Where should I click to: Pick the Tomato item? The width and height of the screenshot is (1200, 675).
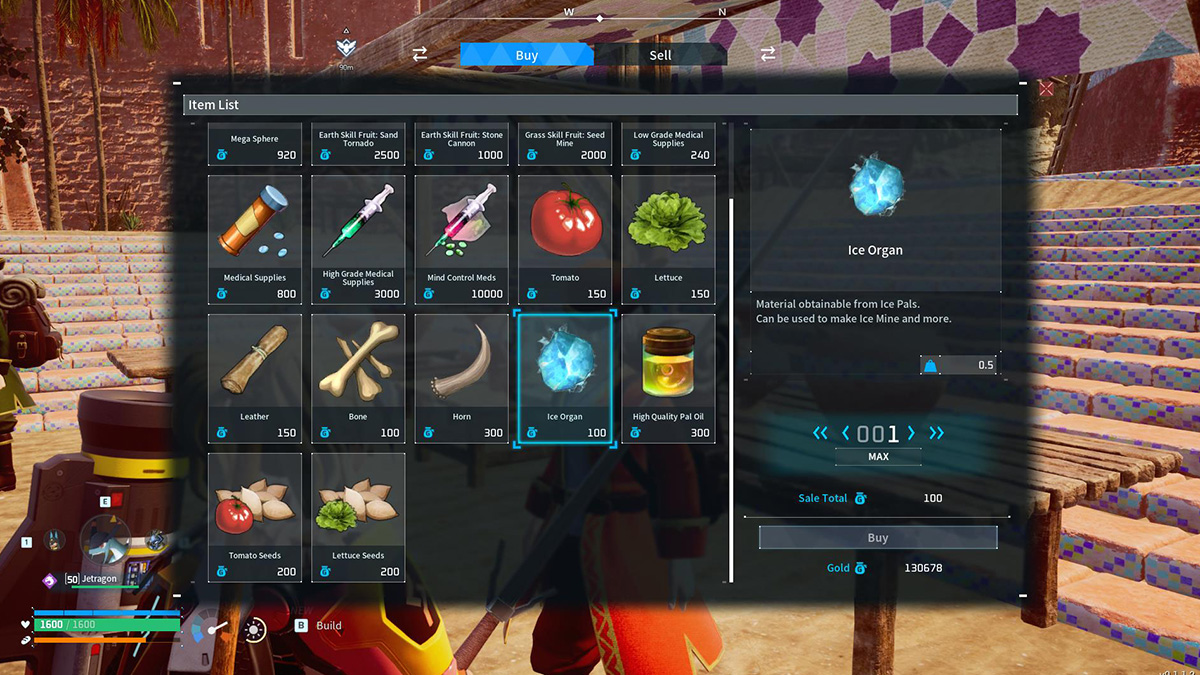coord(565,239)
